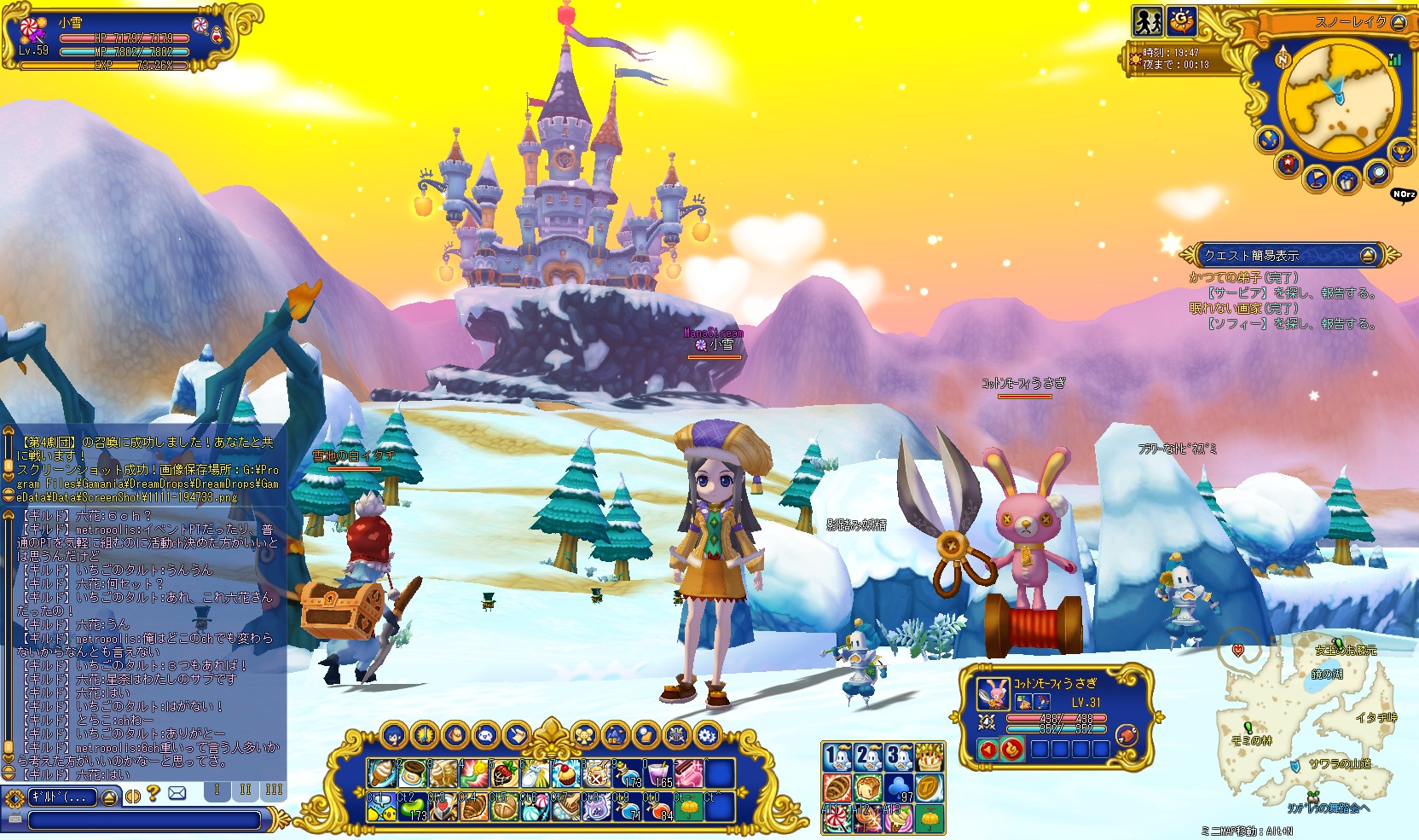Image resolution: width=1419 pixels, height=840 pixels.
Task: Activate the croissant item in slot Ct4
Action: coord(473,807)
